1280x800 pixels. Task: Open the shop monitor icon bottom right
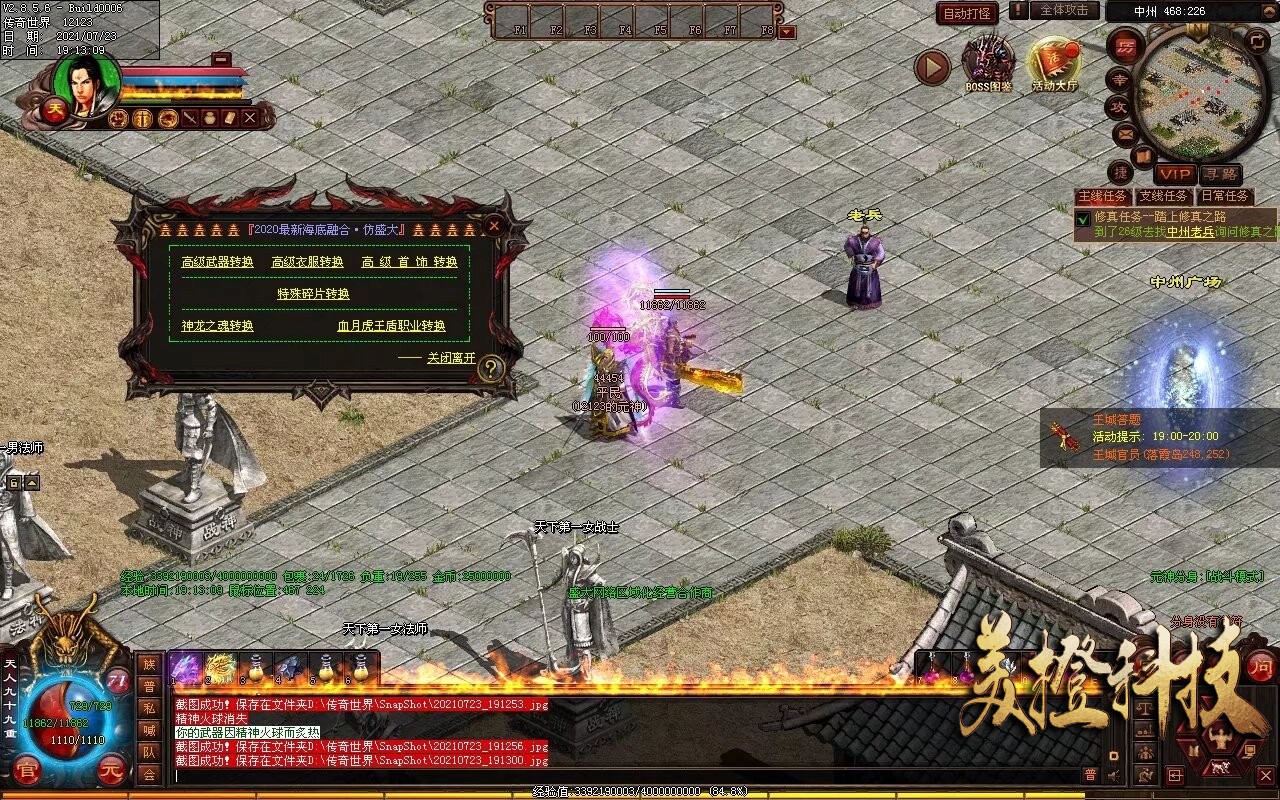pos(1249,752)
